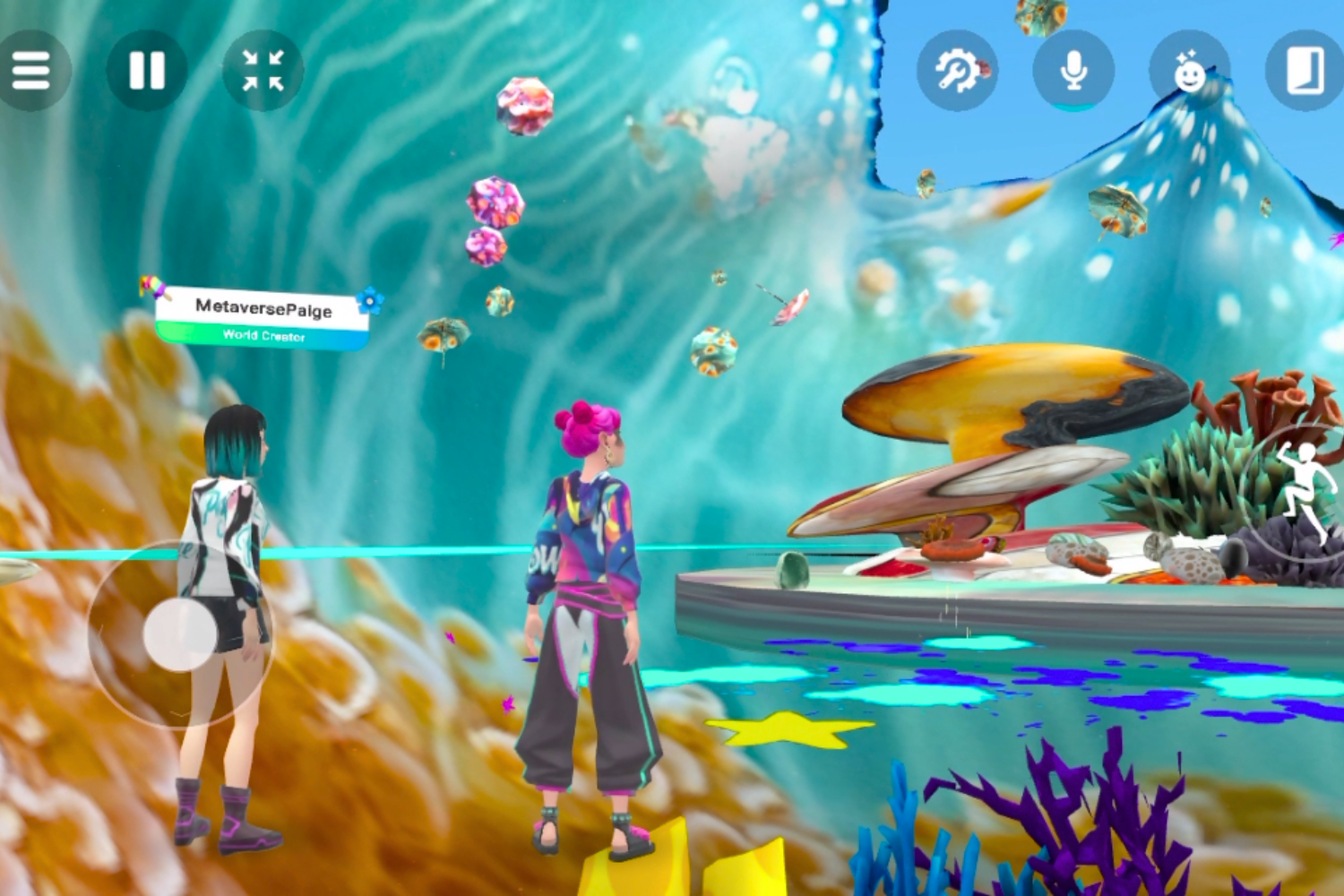Open the wrench build tools
This screenshot has width=1344, height=896.
click(x=957, y=70)
